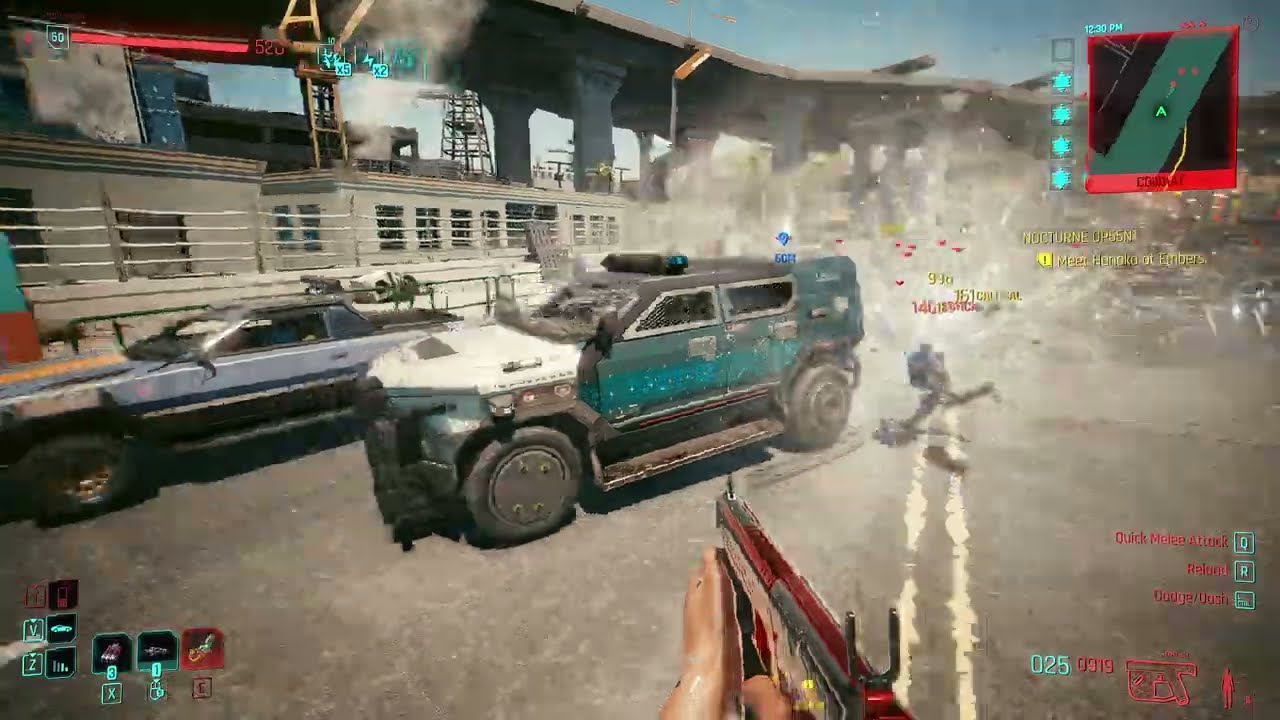Open the phone icon in the quickslot area
Viewport: 1280px width, 720px height.
click(x=62, y=597)
